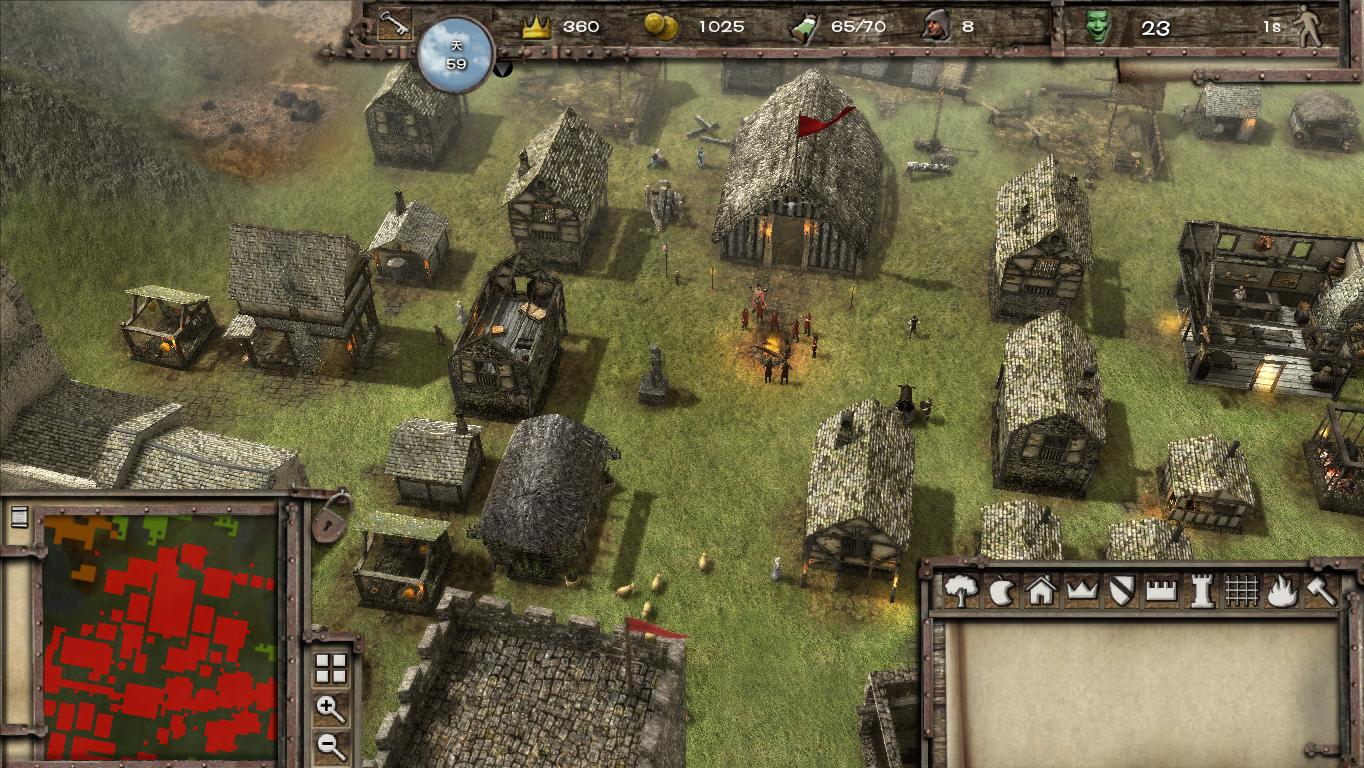Zoom in with the plus magnifier button
This screenshot has width=1364, height=768.
(330, 709)
